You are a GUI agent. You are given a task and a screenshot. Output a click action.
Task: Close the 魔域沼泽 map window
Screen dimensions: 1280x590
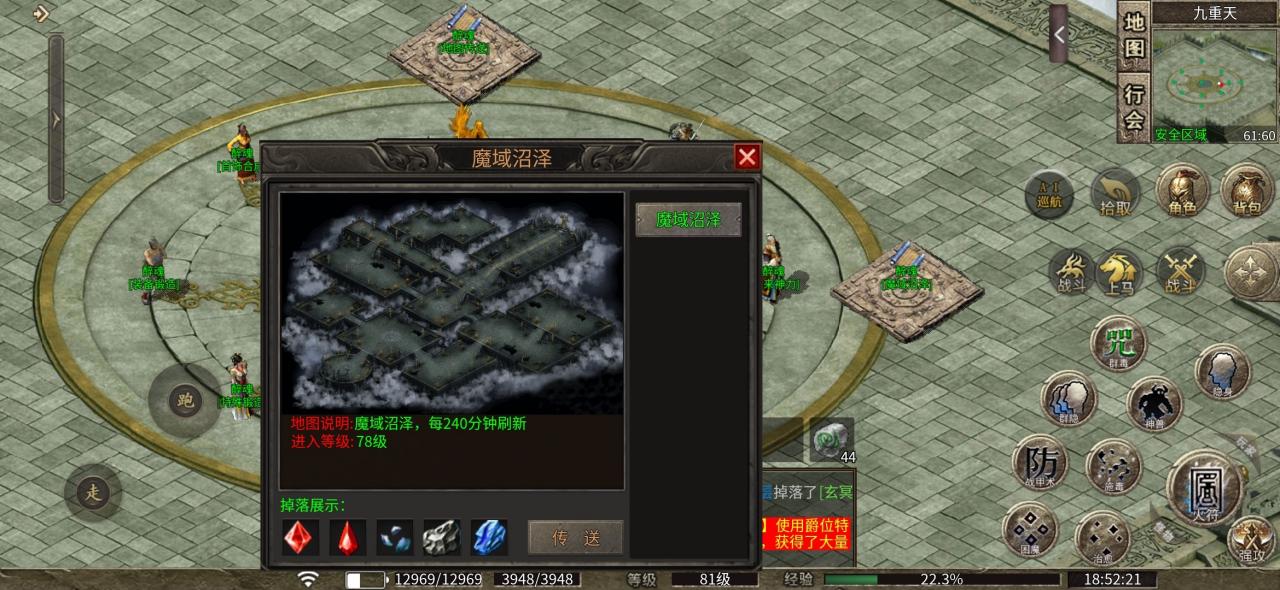coord(747,157)
